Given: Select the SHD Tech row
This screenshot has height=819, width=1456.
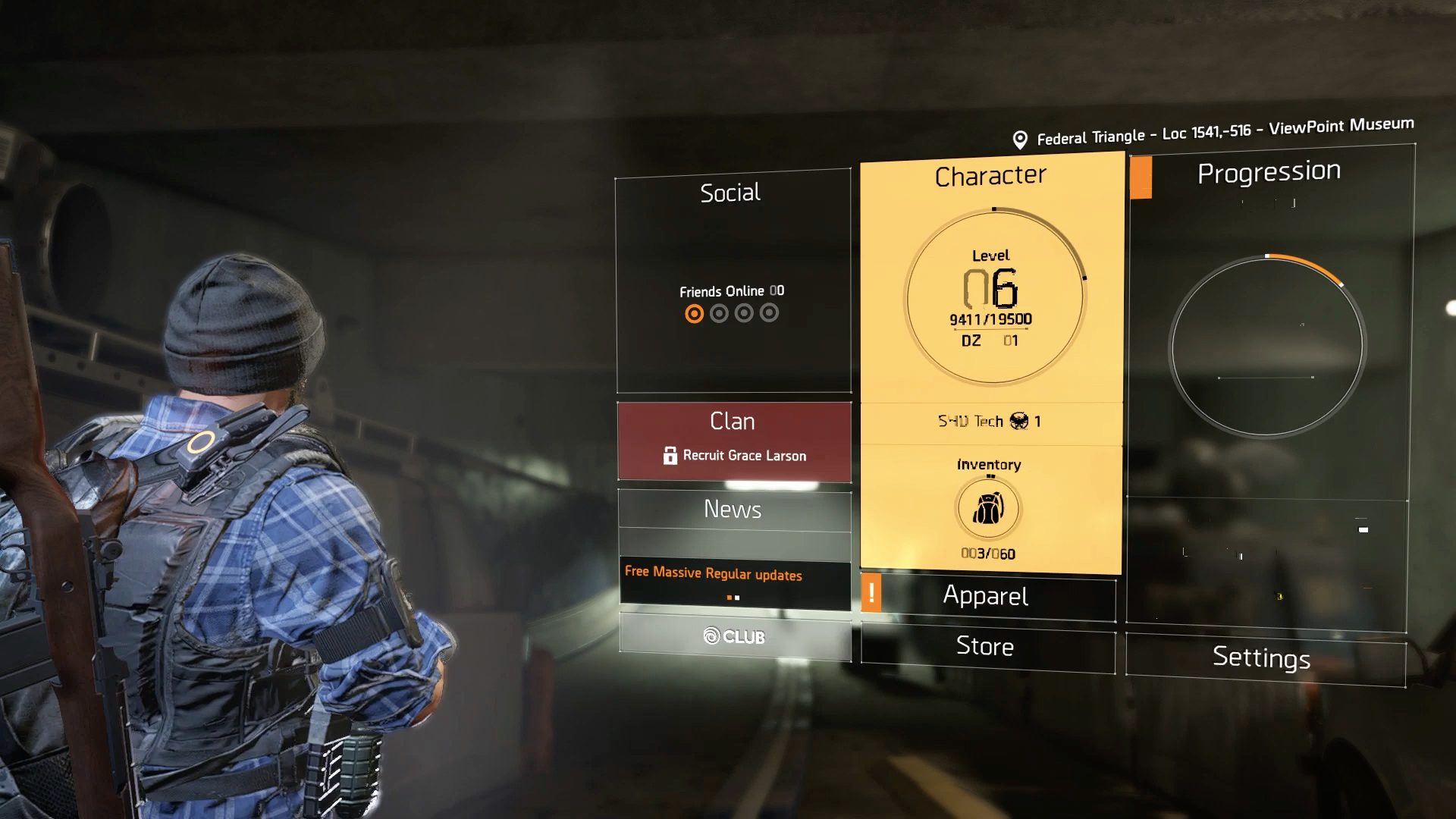Looking at the screenshot, I should (990, 422).
